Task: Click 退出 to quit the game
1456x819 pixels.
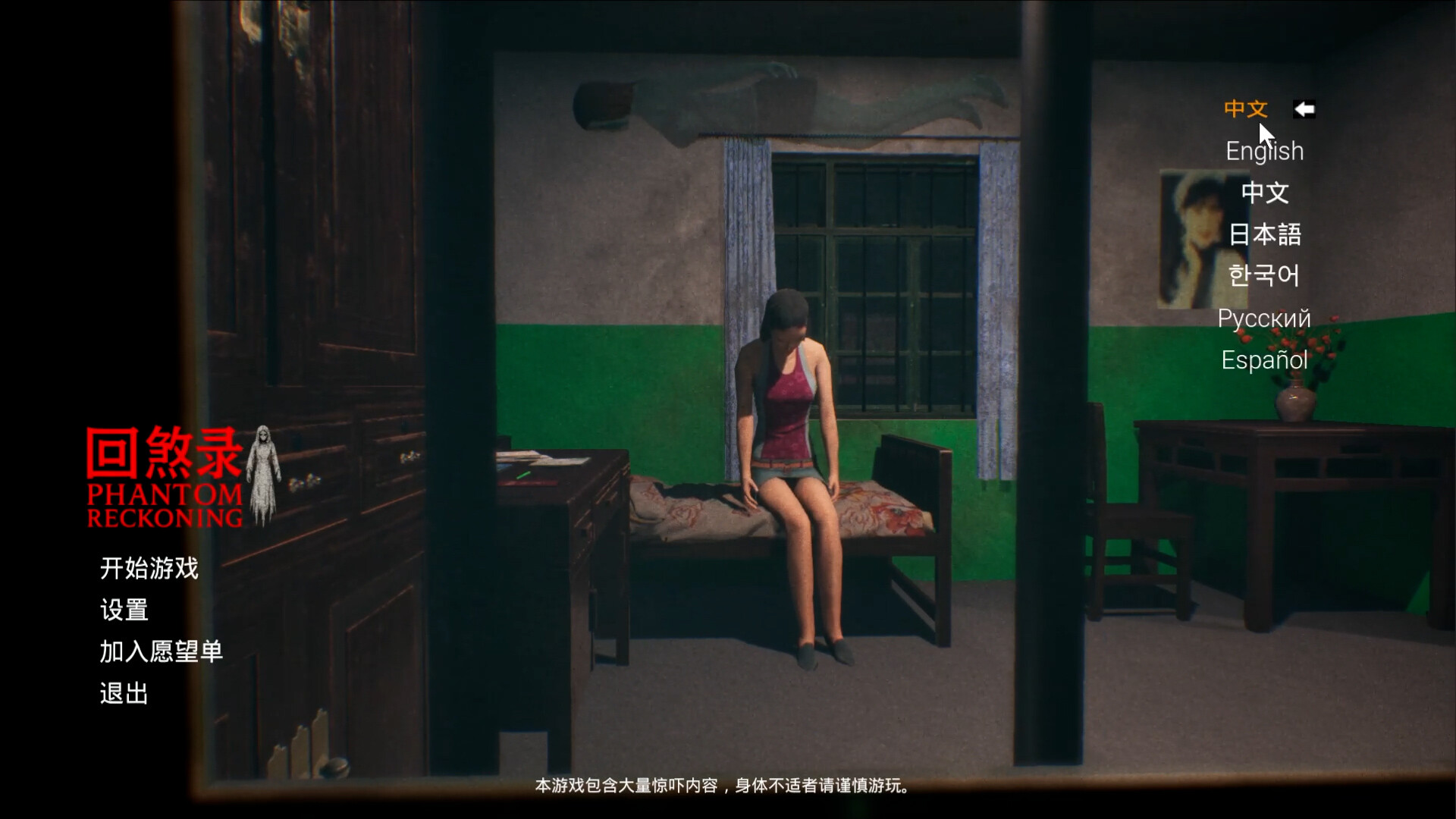Action: click(124, 692)
